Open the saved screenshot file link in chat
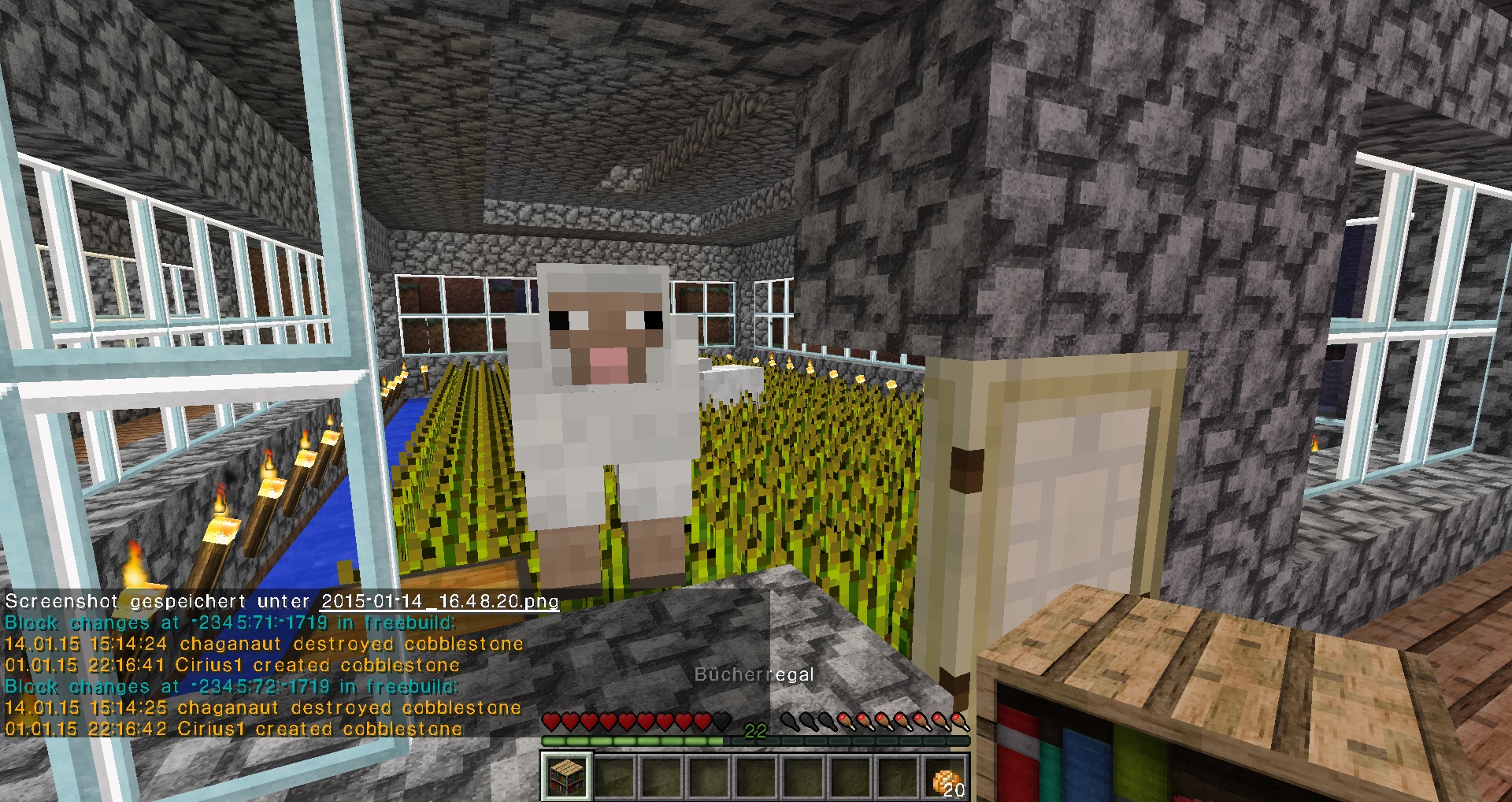The height and width of the screenshot is (802, 1512). coord(439,601)
